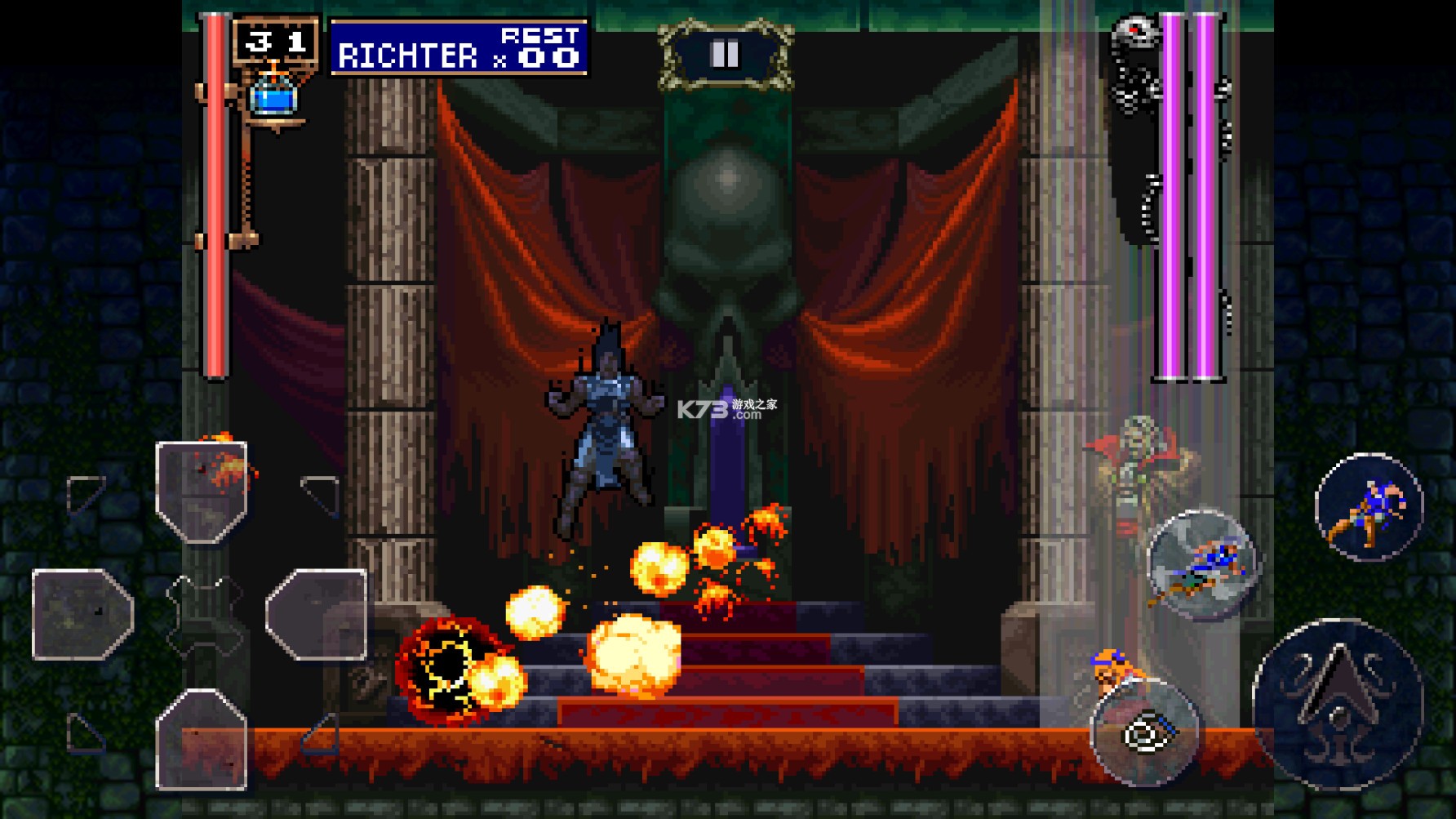Tap the equipped holy water subweapon display
Image resolution: width=1456 pixels, height=819 pixels.
tap(276, 98)
